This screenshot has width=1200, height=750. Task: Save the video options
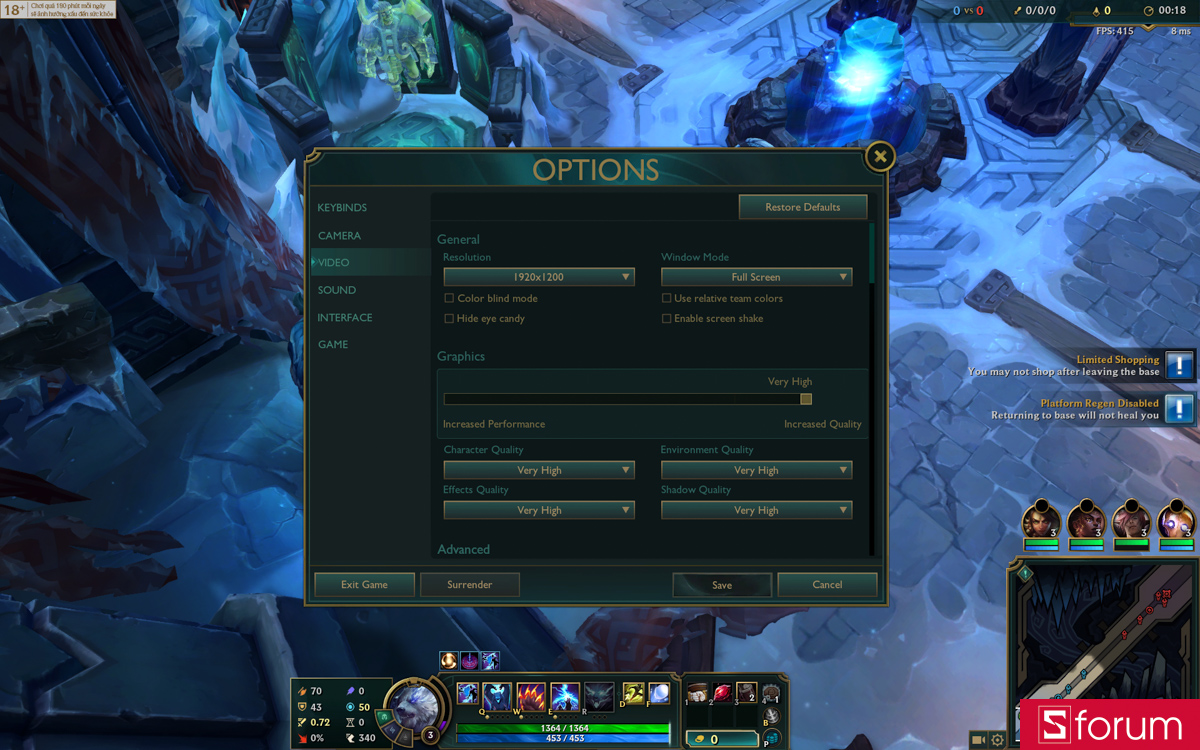(x=722, y=585)
